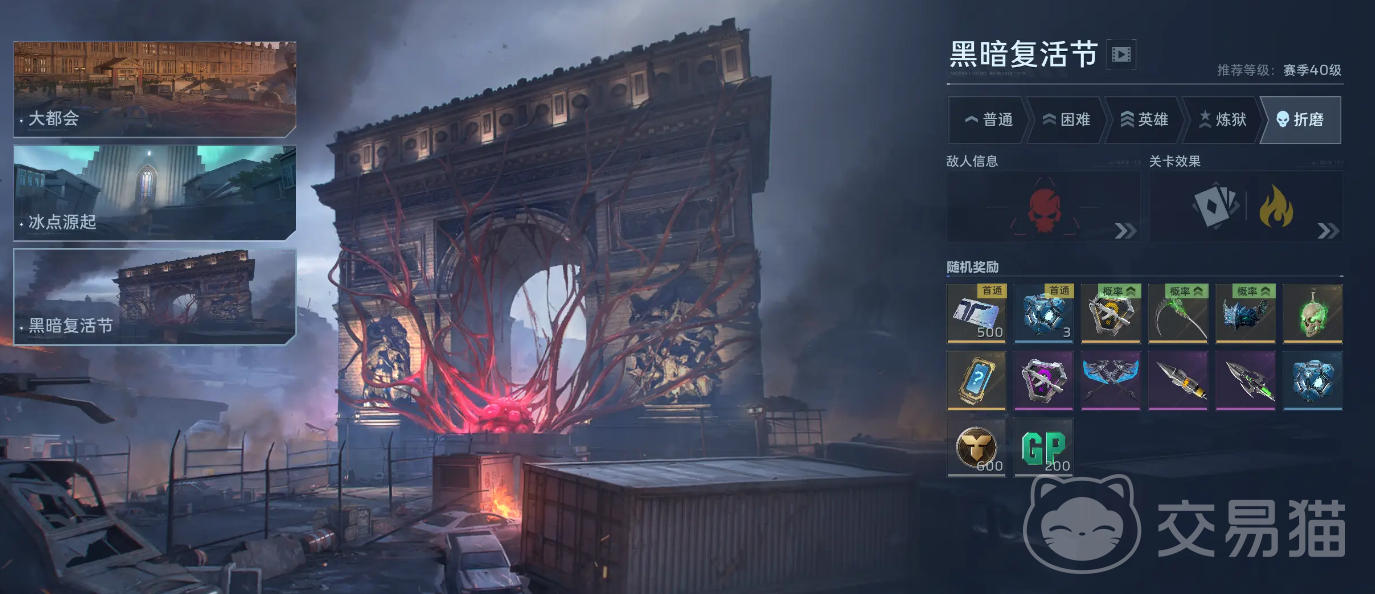Choose the 英雄 difficulty tab
This screenshot has height=594, width=1375.
click(x=1144, y=120)
